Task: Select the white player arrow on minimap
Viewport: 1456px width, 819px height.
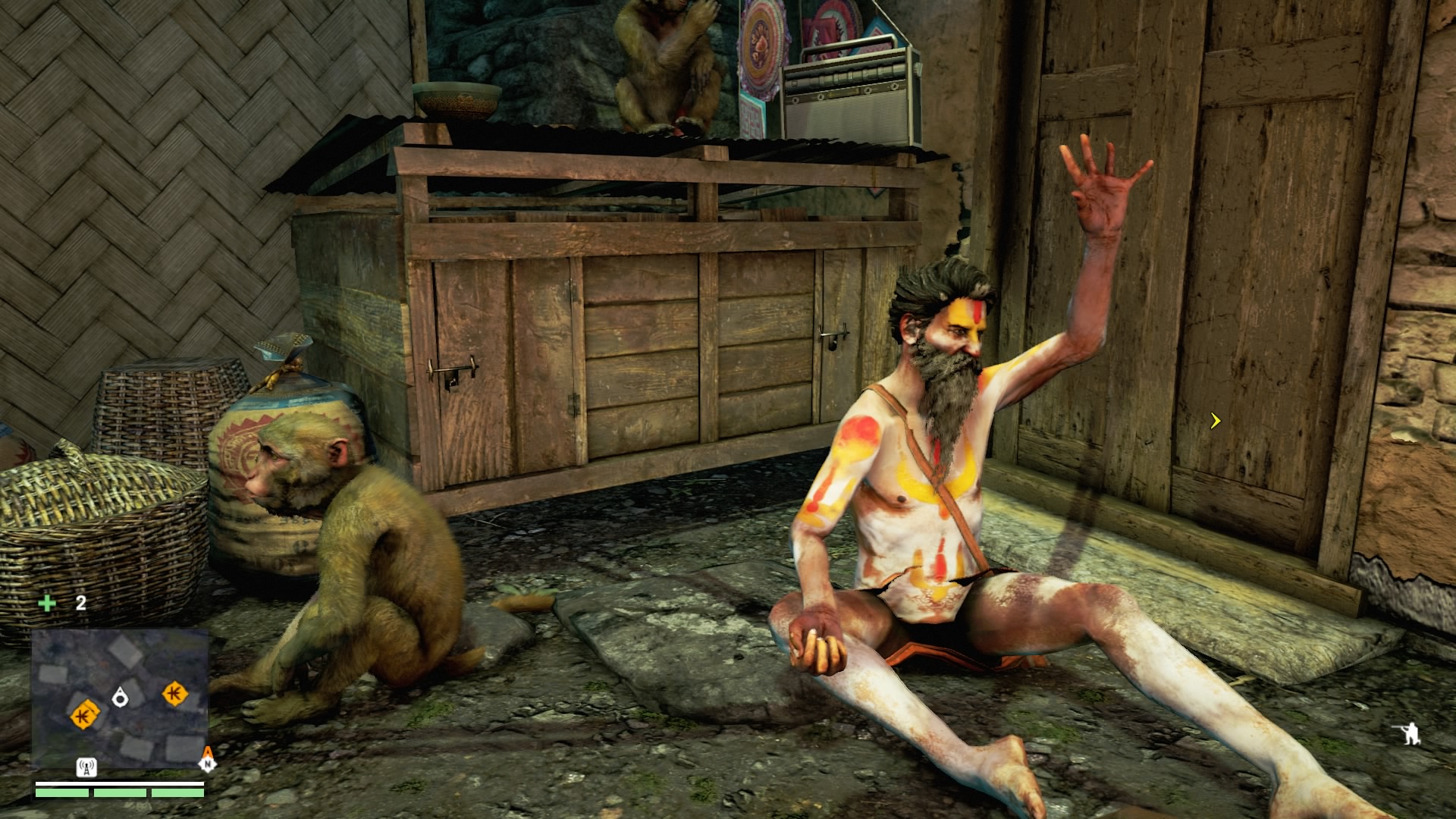Action: pyautogui.click(x=120, y=697)
